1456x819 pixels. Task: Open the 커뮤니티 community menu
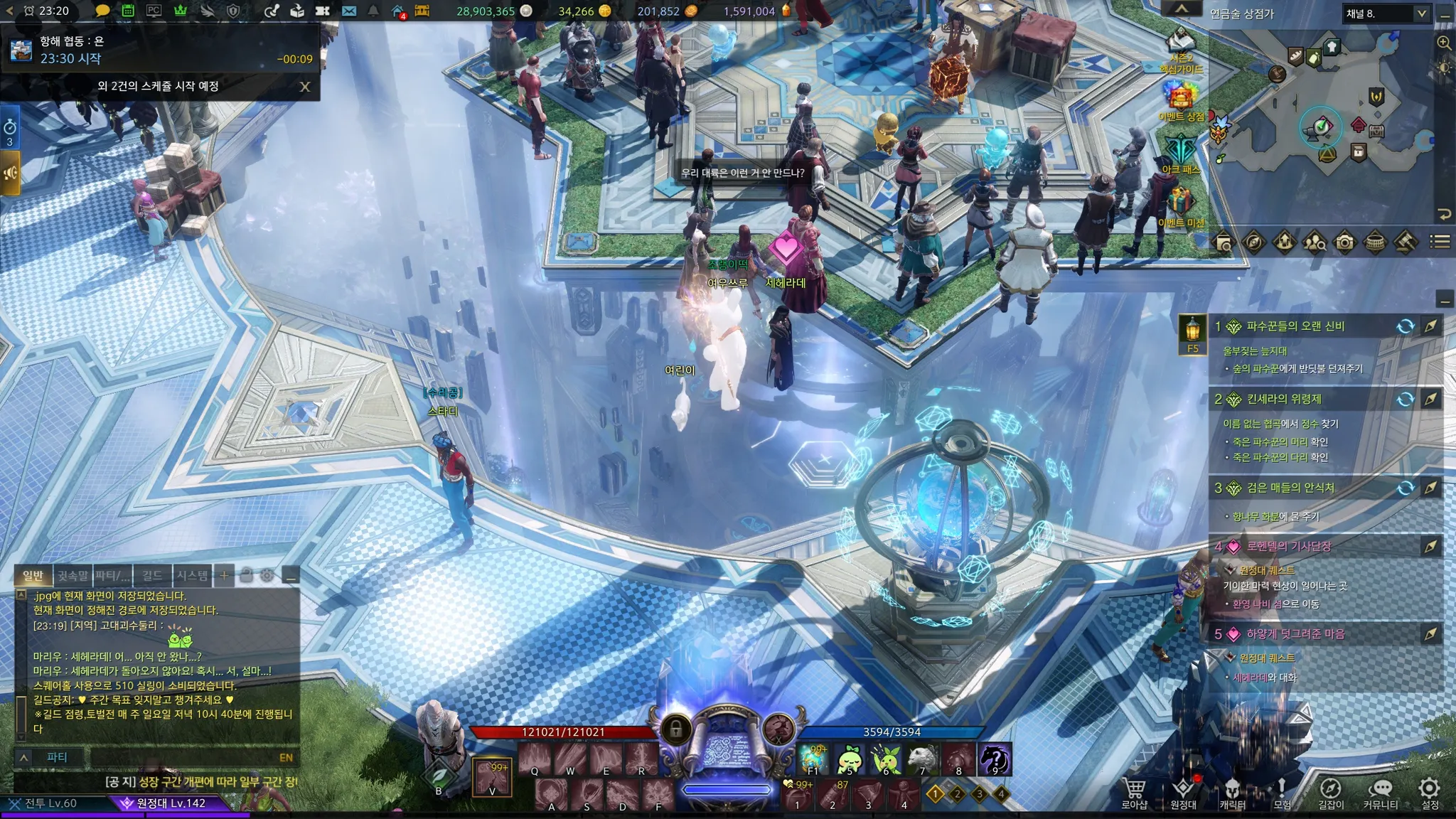pos(1380,791)
